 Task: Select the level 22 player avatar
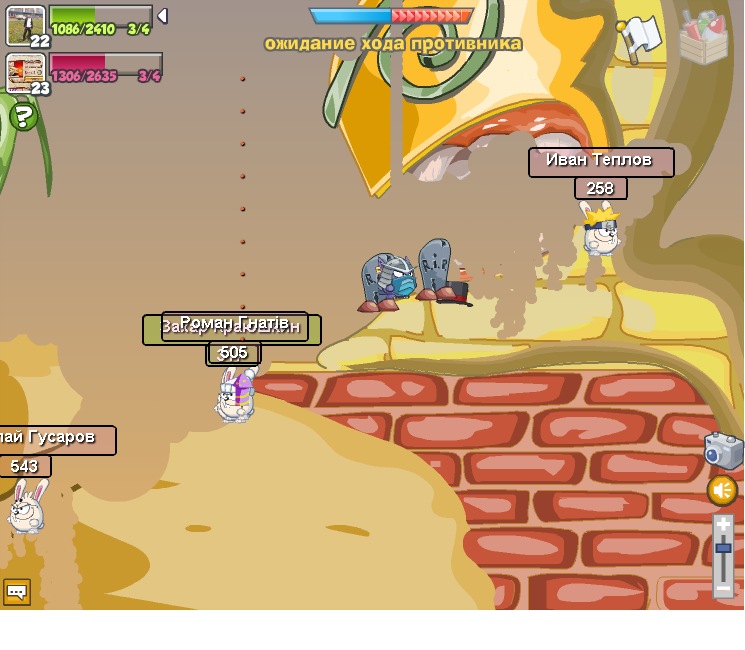pos(24,24)
